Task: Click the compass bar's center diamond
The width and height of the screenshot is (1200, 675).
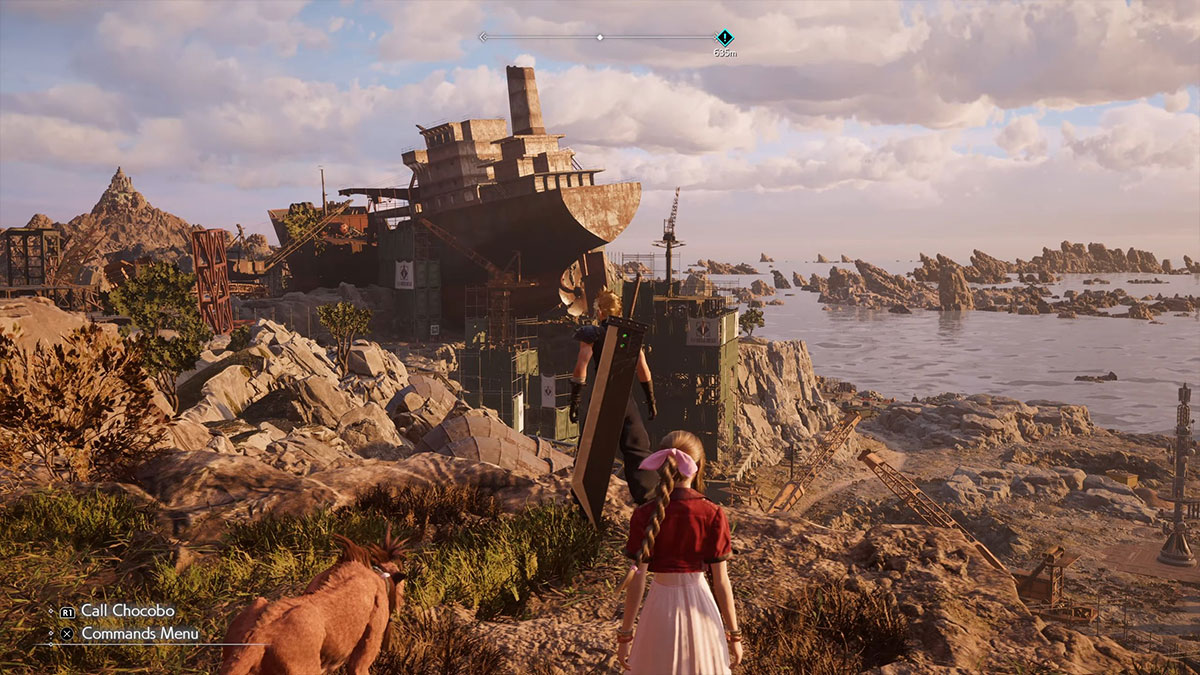Action: click(x=600, y=37)
